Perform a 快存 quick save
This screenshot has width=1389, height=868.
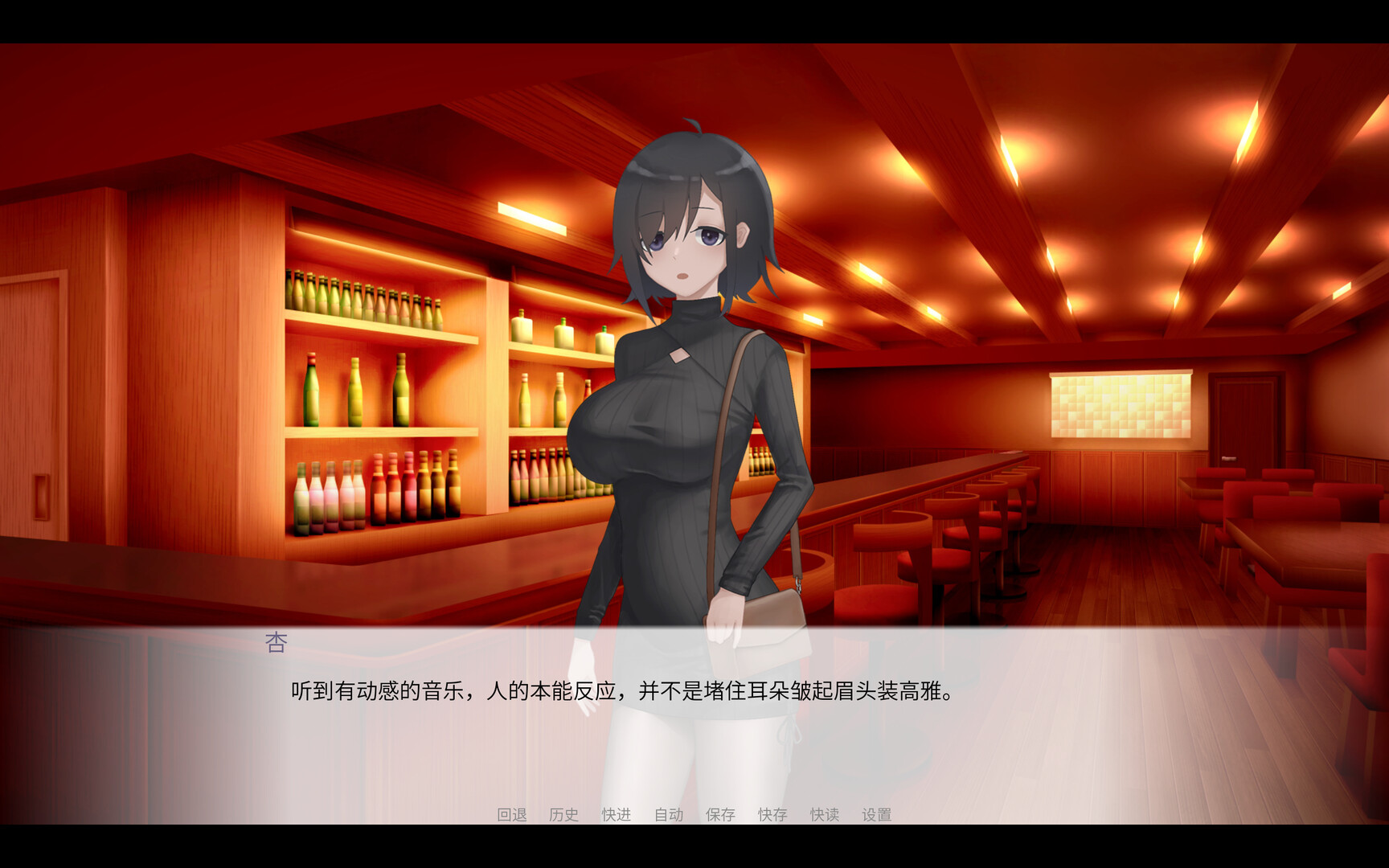[772, 814]
